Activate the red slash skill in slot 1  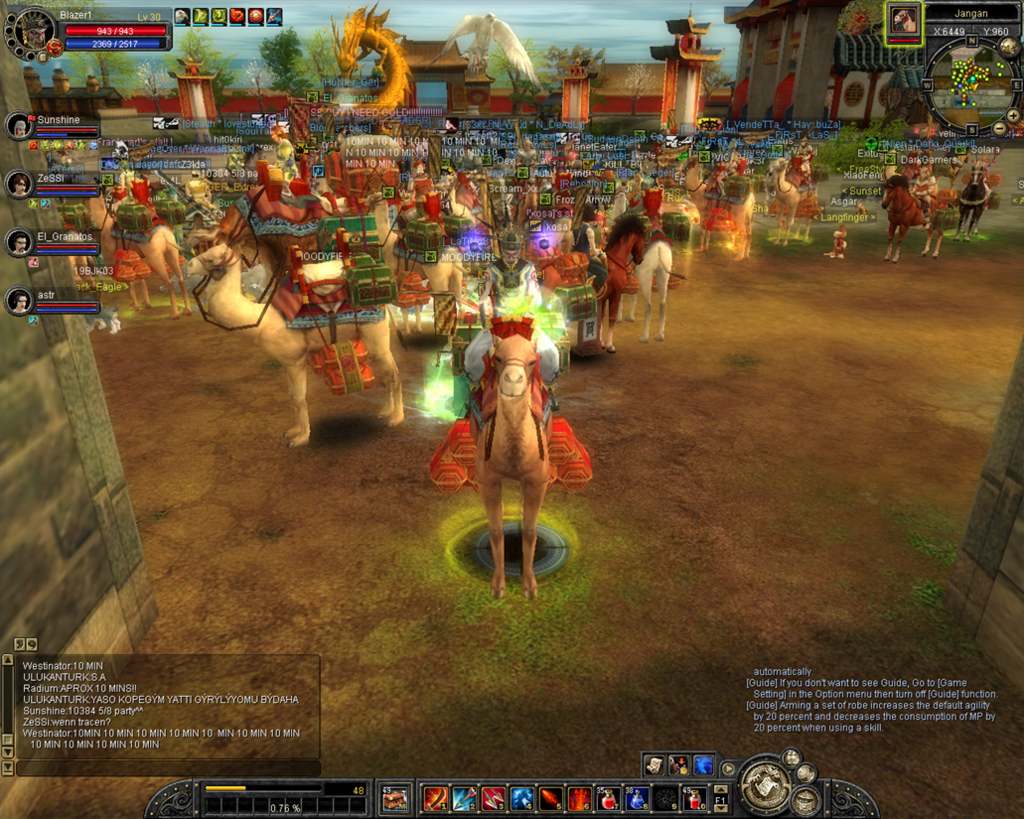click(435, 798)
